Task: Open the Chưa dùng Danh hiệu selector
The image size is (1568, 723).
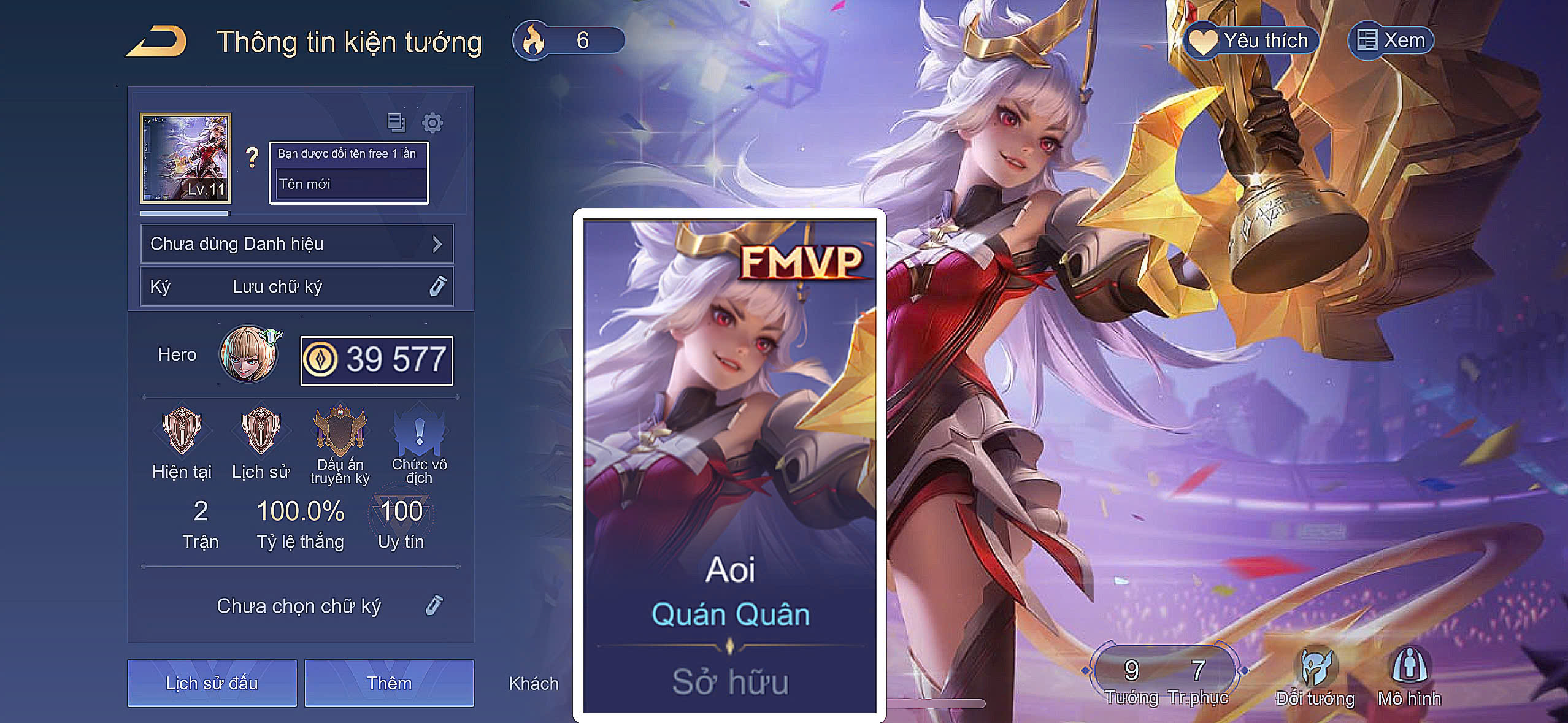Action: (x=296, y=243)
